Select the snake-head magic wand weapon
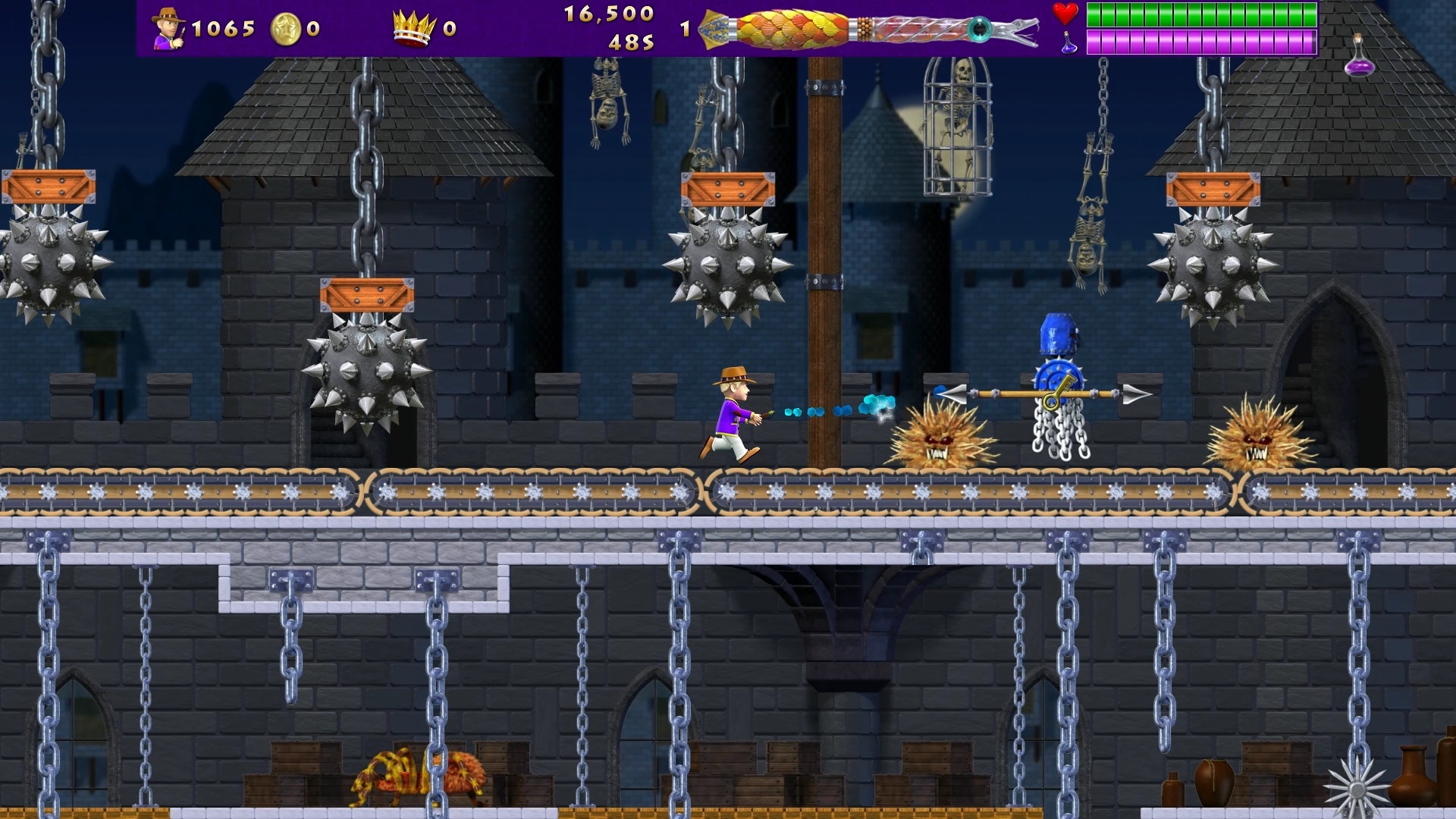 868,30
